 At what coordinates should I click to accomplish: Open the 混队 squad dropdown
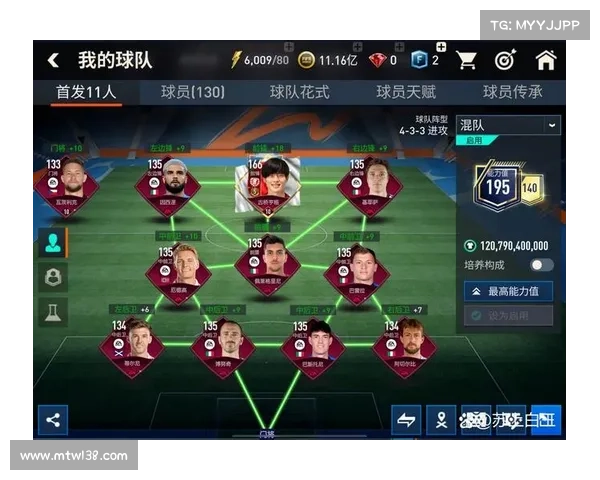pyautogui.click(x=508, y=125)
